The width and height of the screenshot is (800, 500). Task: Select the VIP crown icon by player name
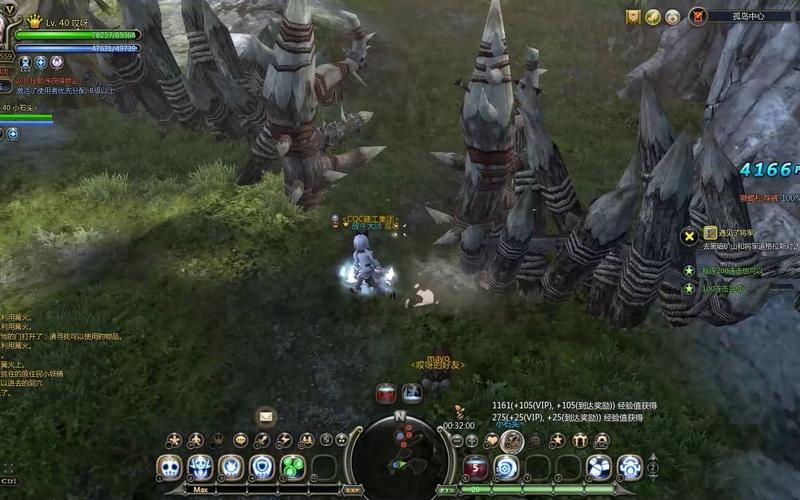[x=34, y=20]
